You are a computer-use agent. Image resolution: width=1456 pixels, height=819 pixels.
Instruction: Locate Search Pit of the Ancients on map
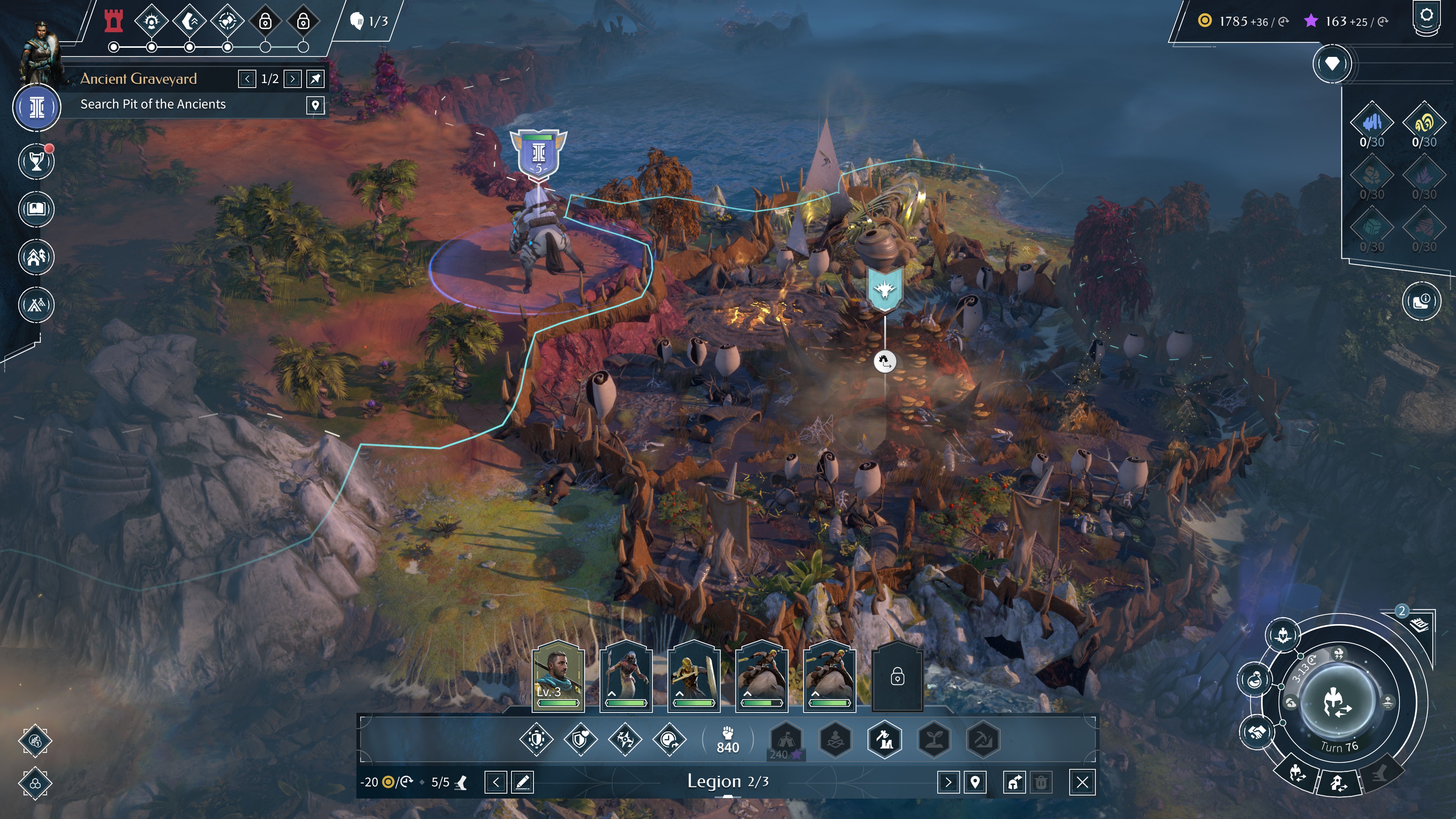point(315,105)
